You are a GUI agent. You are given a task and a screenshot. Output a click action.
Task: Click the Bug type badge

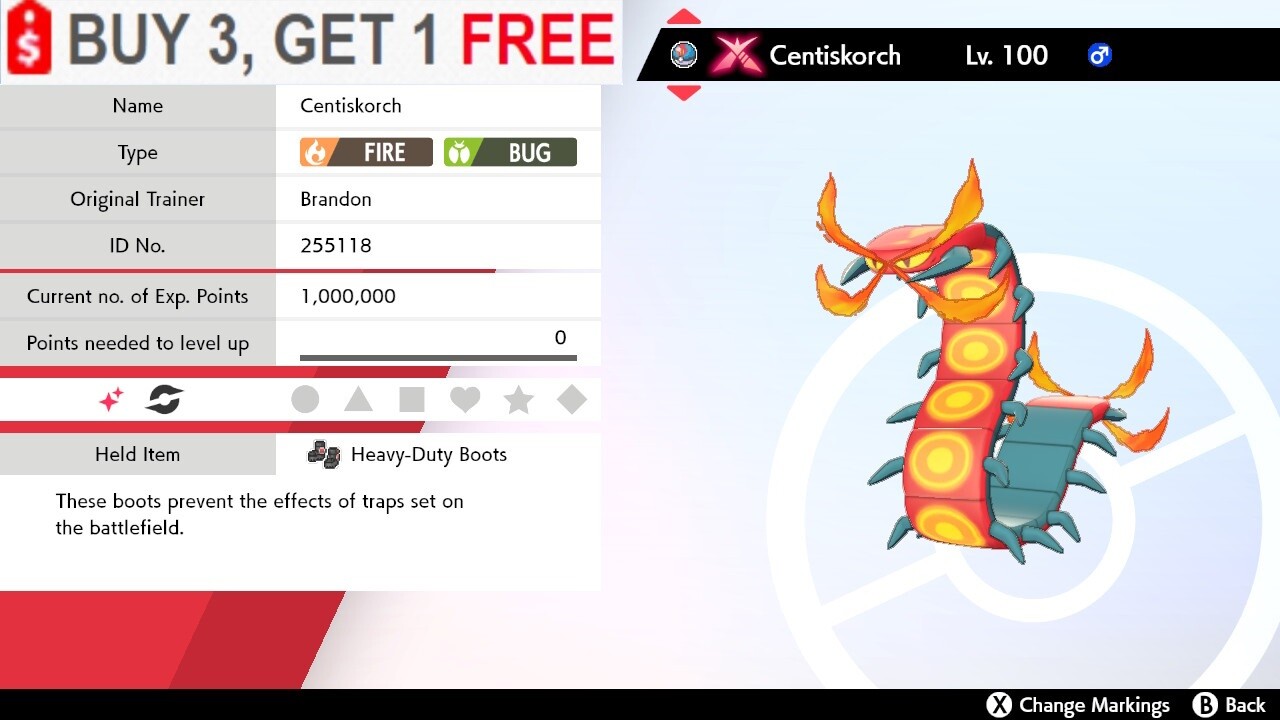point(510,152)
